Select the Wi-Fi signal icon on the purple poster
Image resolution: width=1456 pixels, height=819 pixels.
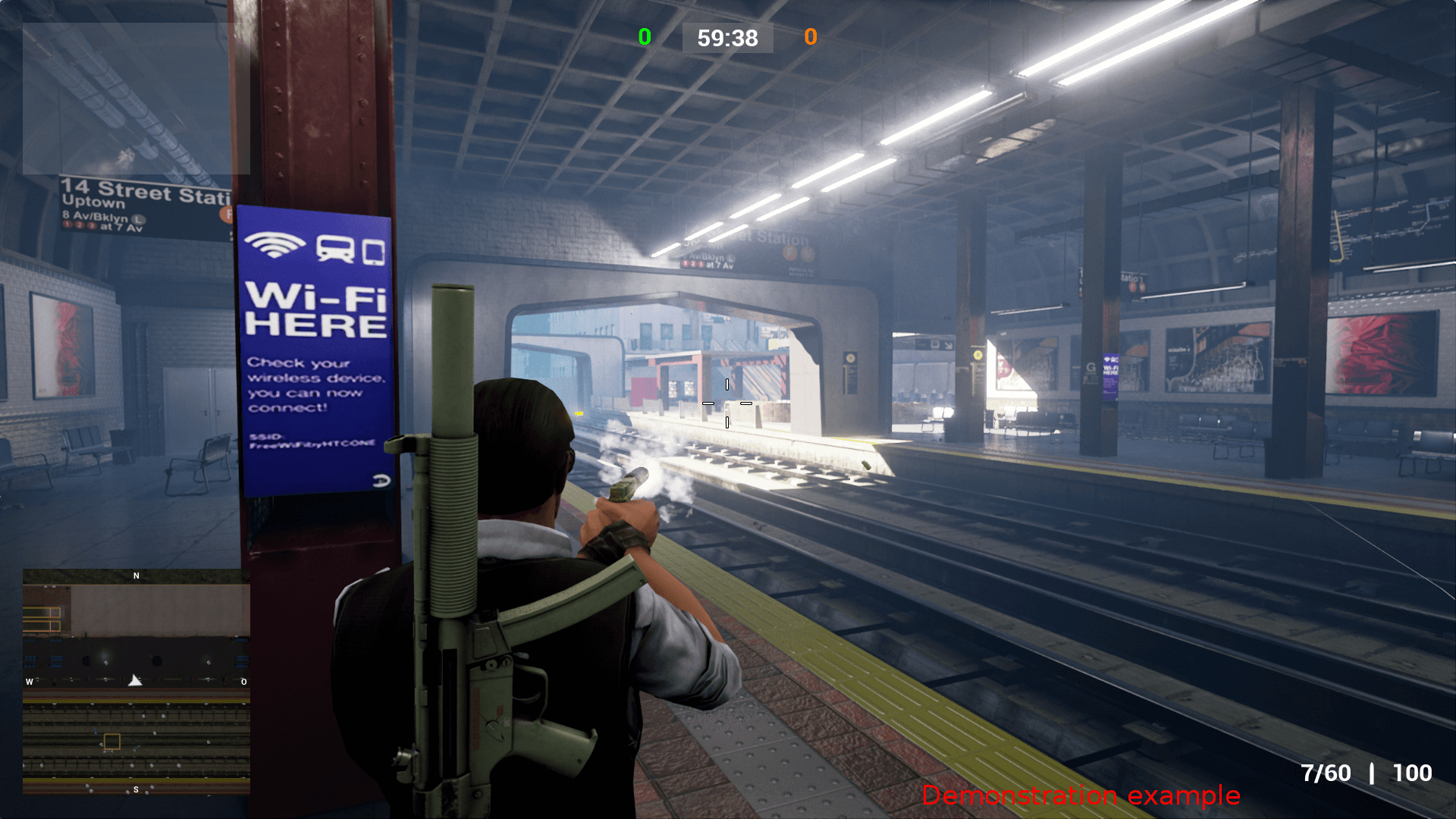tap(275, 244)
